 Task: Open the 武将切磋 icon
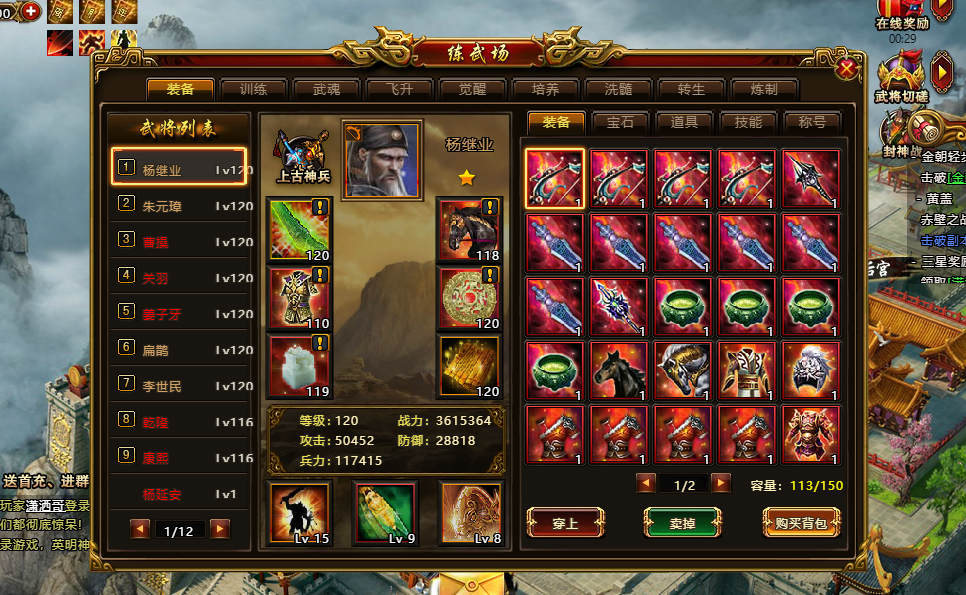click(x=899, y=75)
